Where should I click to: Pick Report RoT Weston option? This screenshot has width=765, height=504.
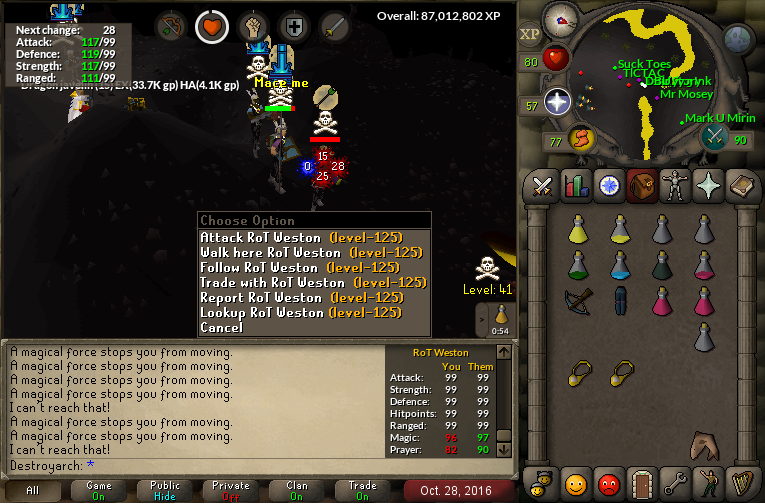pos(300,298)
